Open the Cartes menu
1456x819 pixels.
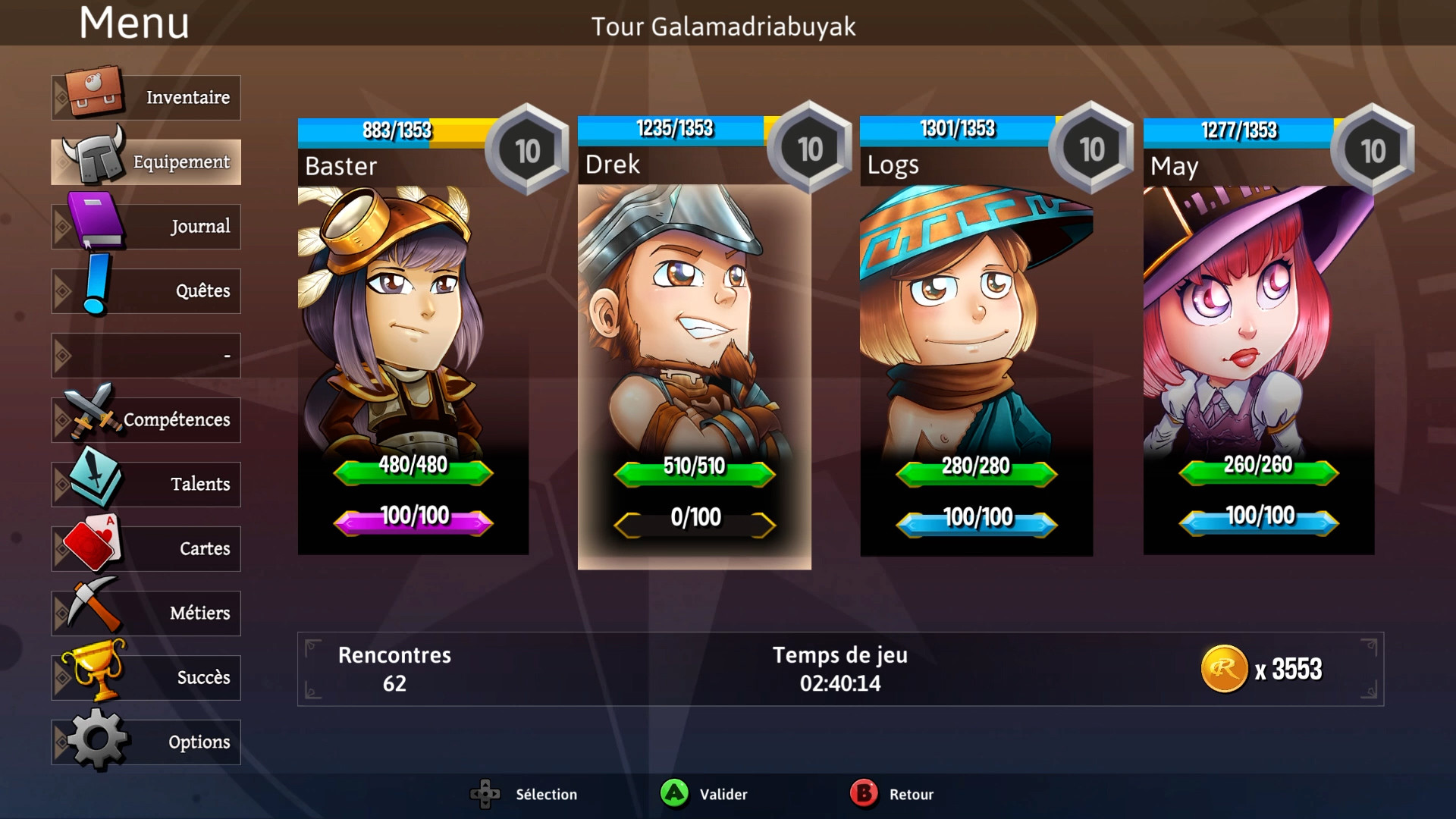coord(146,549)
